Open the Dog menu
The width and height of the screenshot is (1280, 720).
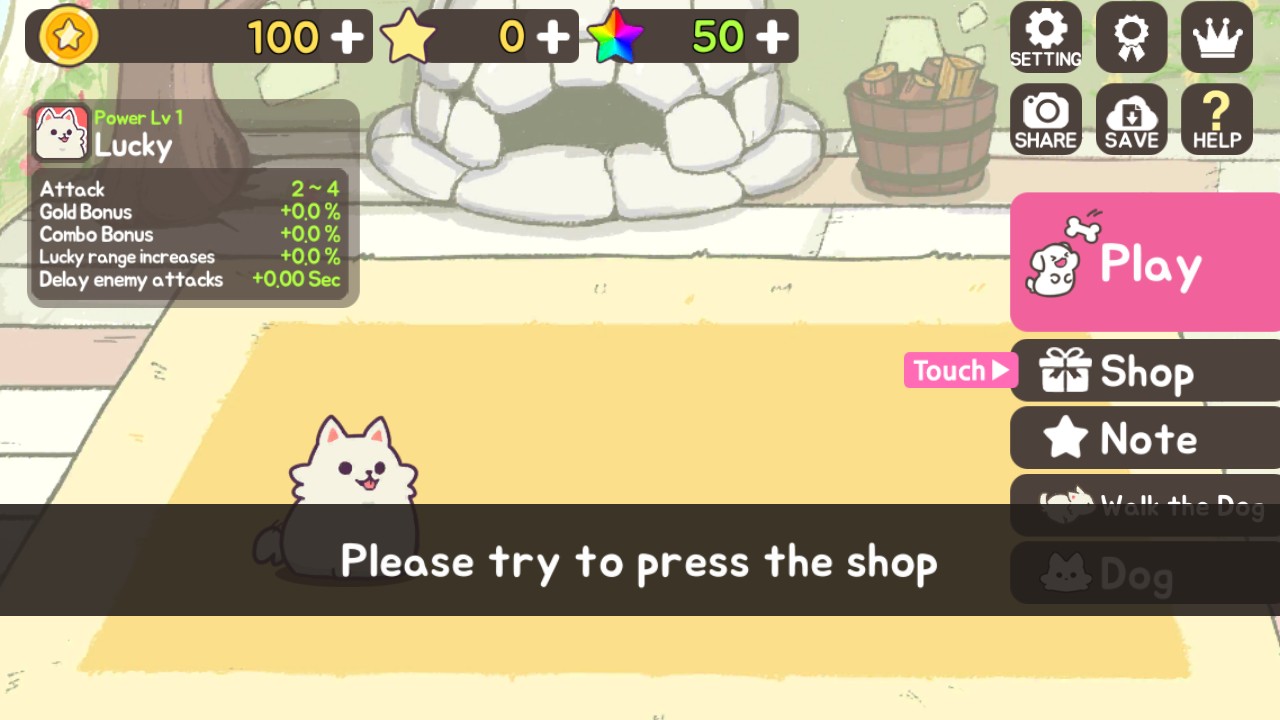pos(1144,574)
